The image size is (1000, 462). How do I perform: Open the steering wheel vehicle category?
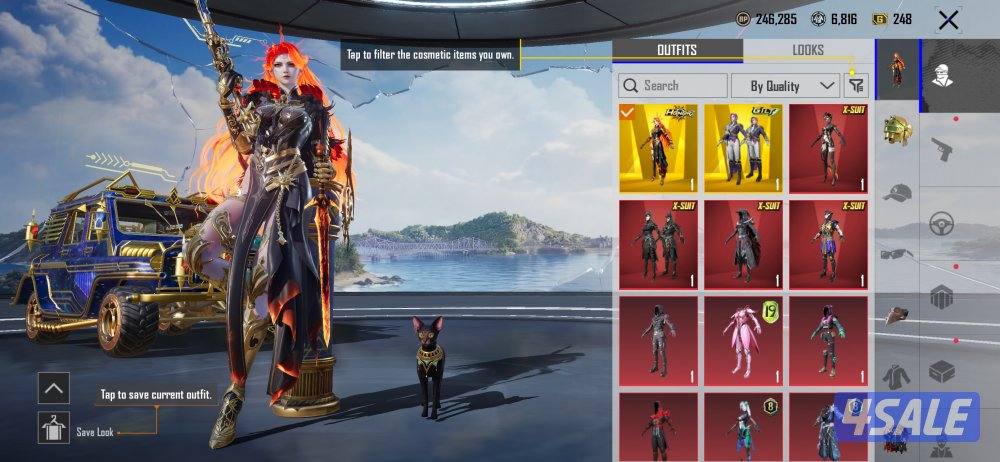942,224
